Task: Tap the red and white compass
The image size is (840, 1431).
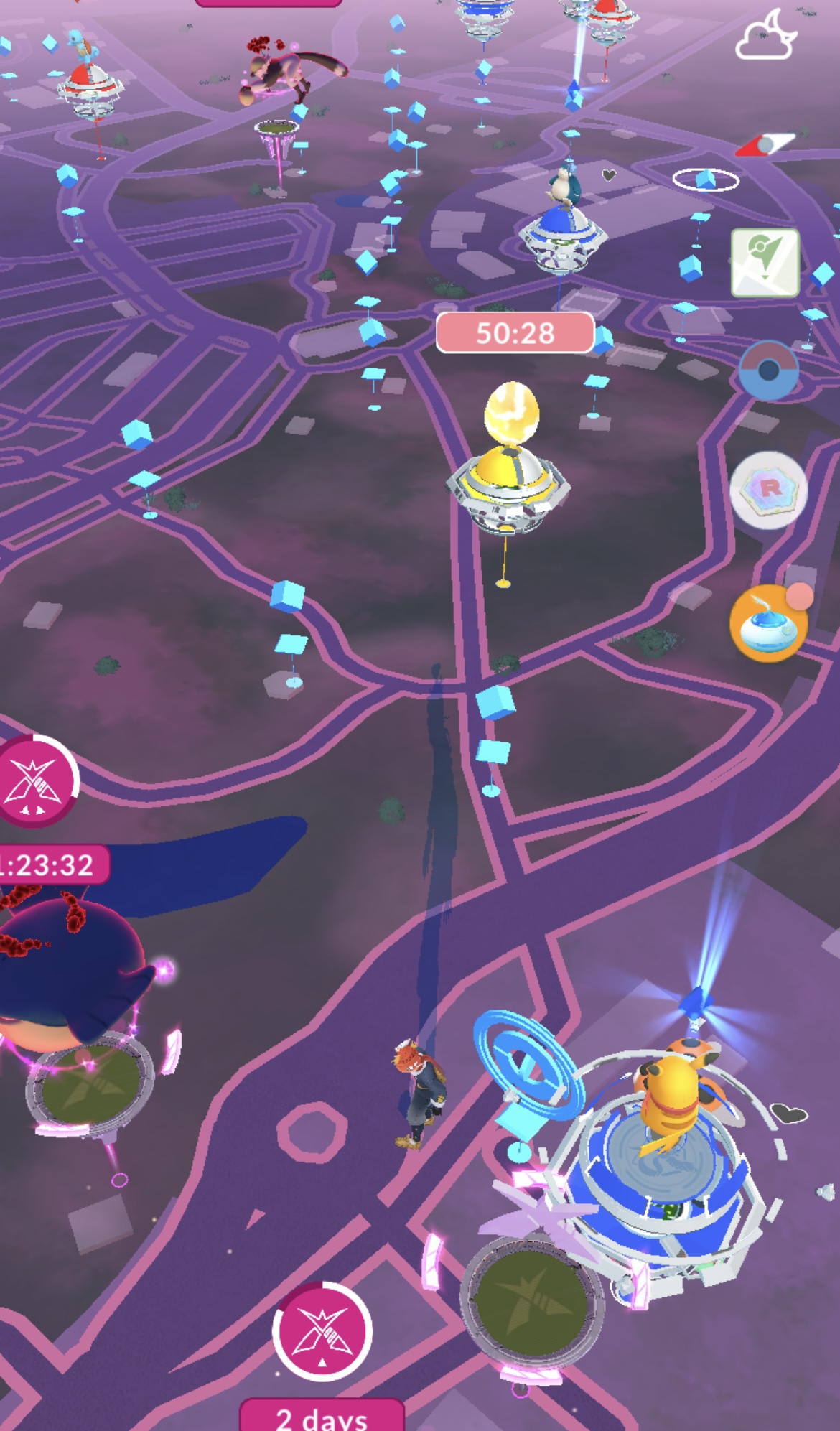Action: point(765,145)
